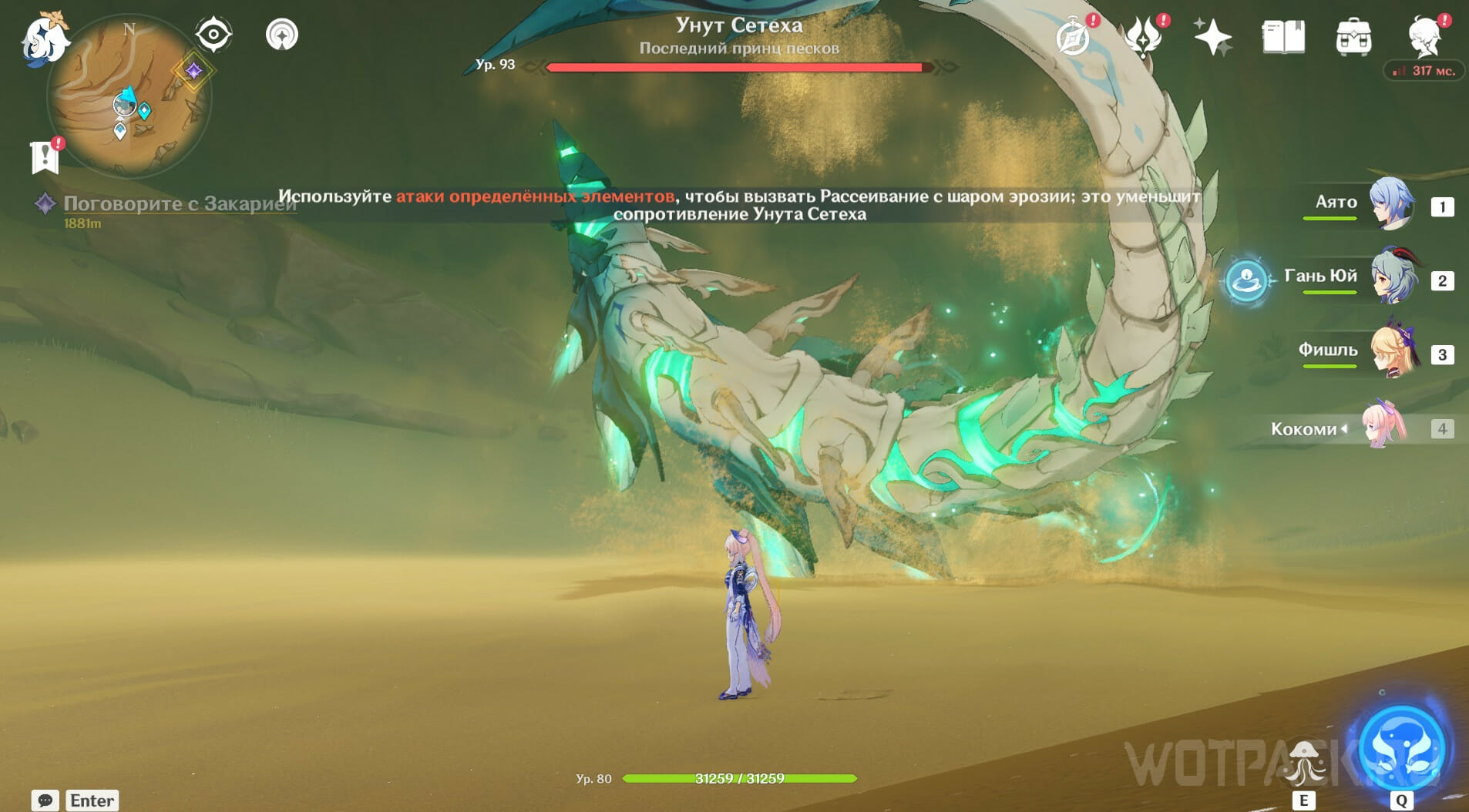Image resolution: width=1469 pixels, height=812 pixels.
Task: Switch to party member Аято
Action: pyautogui.click(x=1391, y=205)
